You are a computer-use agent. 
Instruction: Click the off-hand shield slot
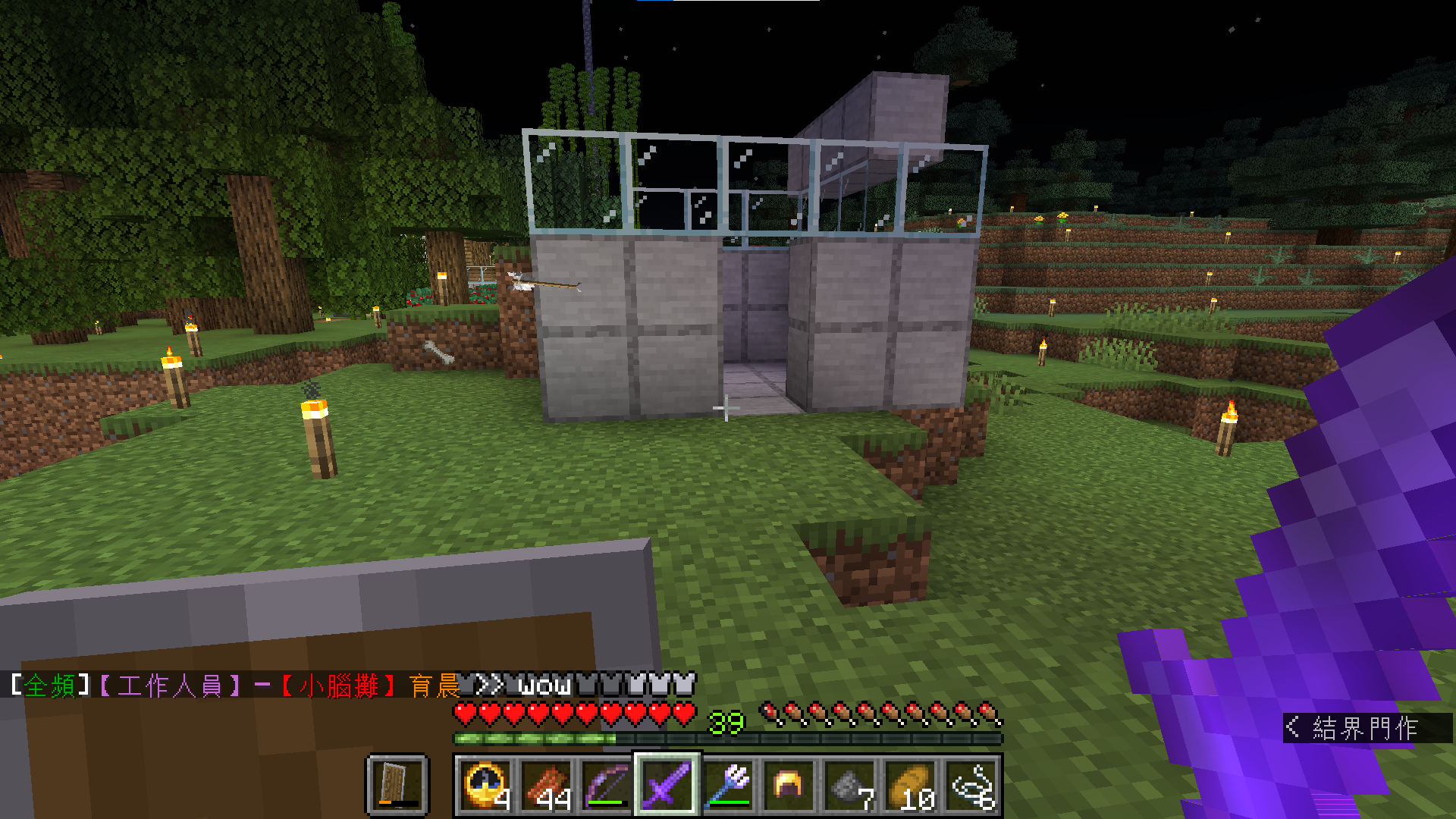pos(398,786)
